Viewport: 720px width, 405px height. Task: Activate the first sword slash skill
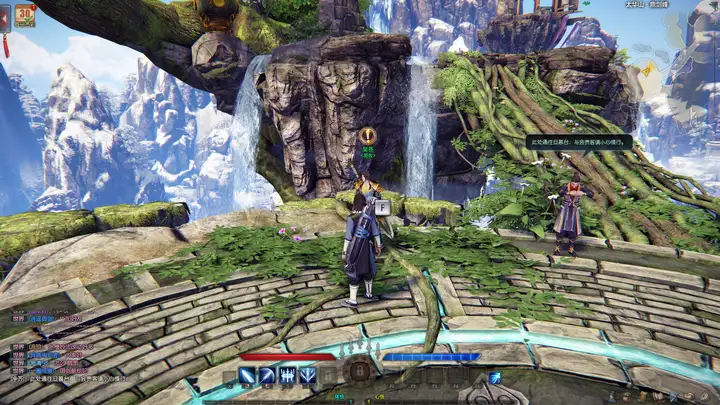(x=247, y=376)
